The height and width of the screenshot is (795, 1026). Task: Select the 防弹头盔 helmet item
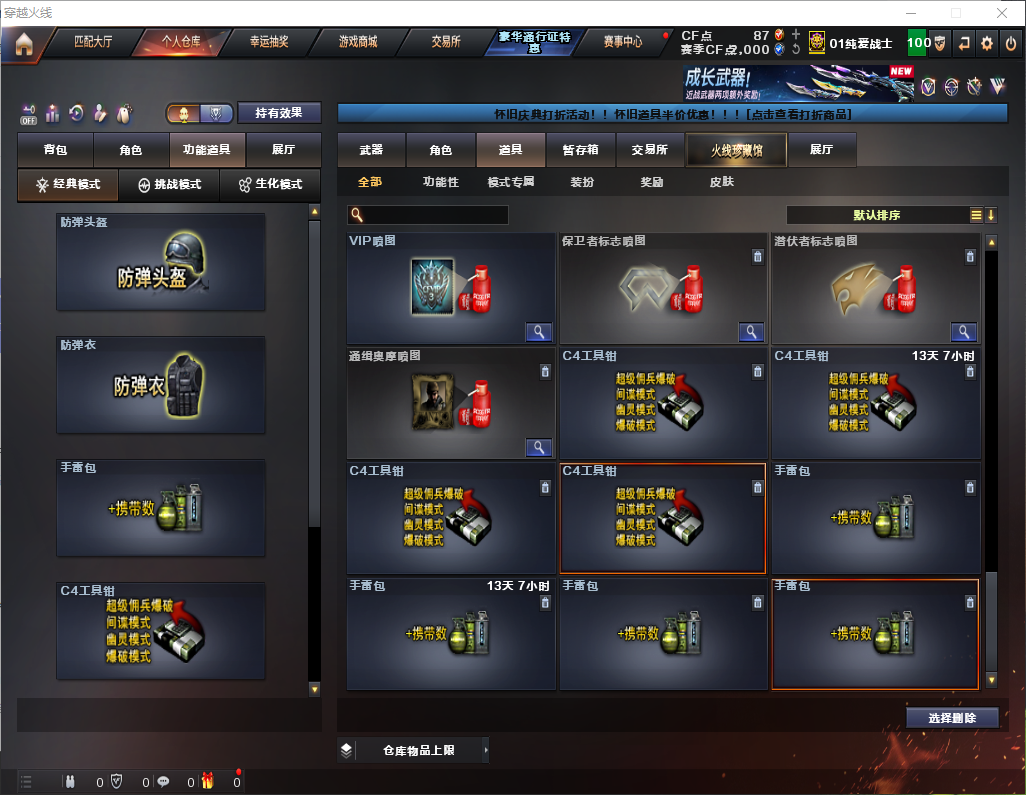pos(161,262)
